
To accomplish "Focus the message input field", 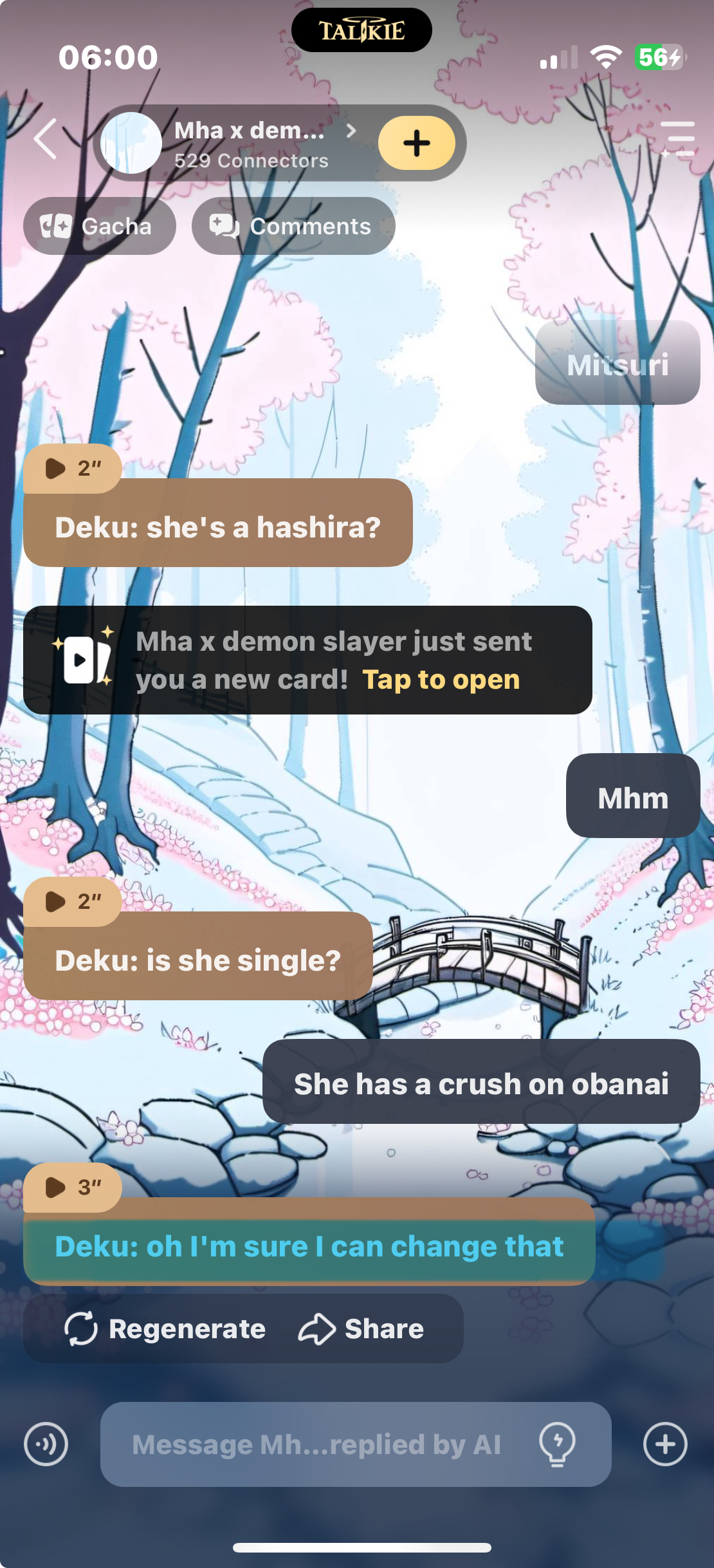I will [315, 1444].
